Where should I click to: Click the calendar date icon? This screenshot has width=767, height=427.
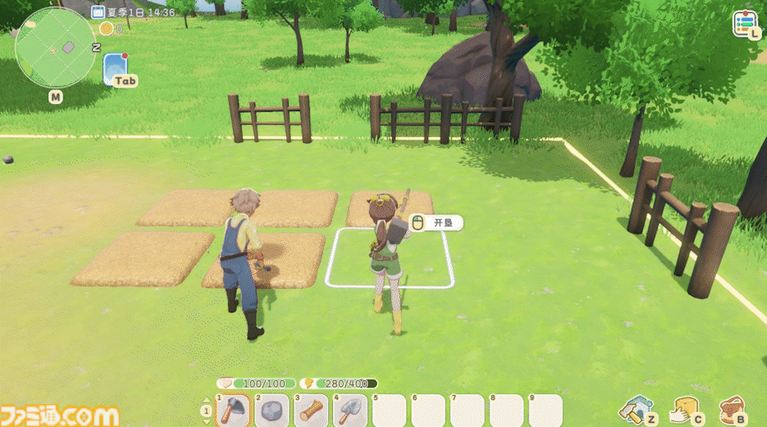coord(98,12)
